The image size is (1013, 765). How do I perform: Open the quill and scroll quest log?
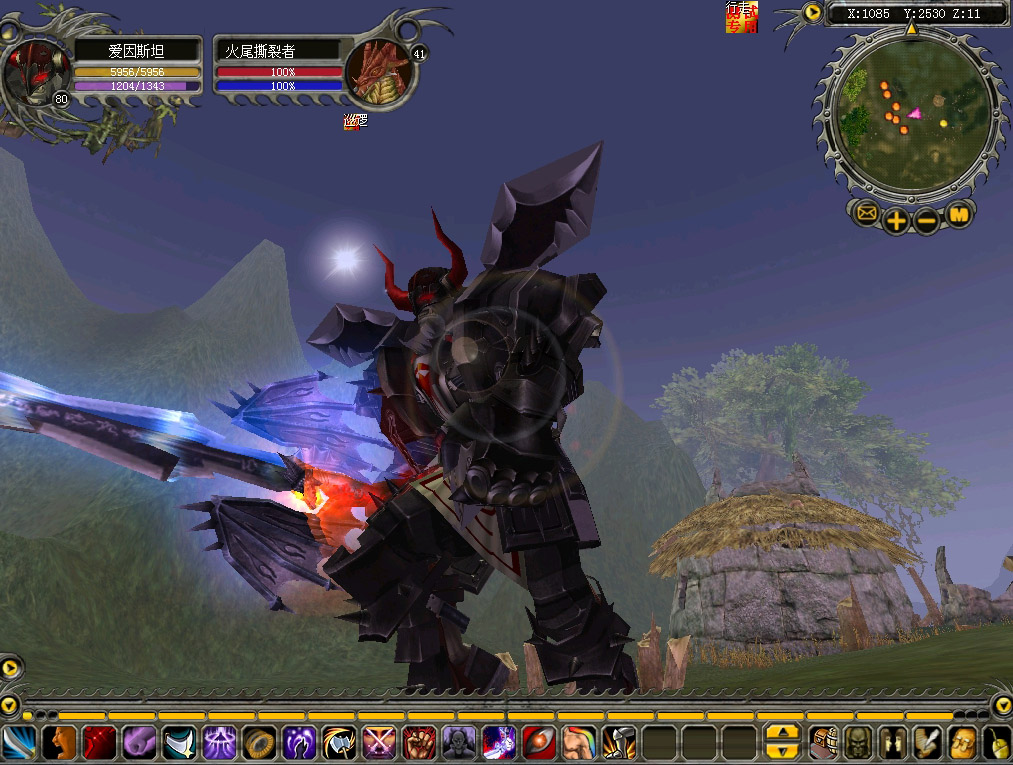coord(929,743)
